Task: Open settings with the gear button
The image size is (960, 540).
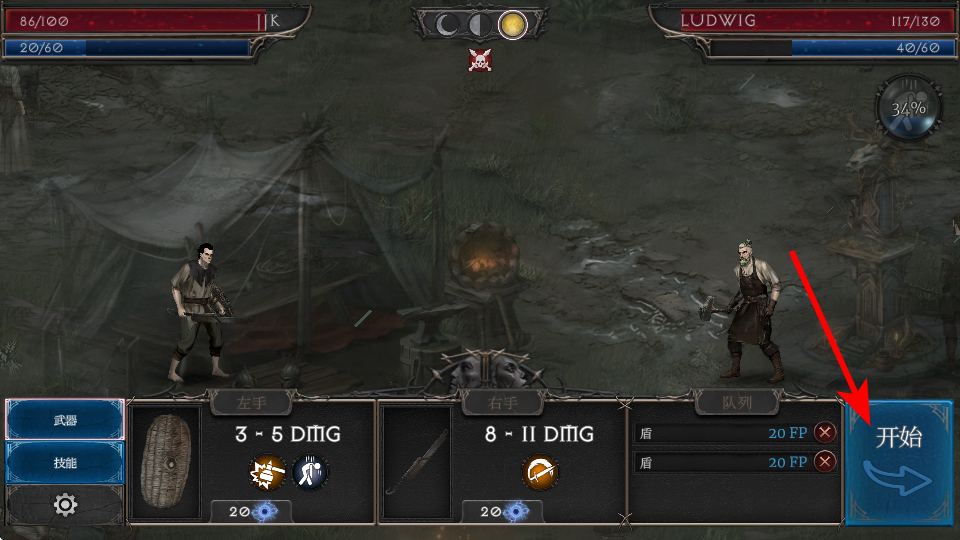Action: (65, 505)
